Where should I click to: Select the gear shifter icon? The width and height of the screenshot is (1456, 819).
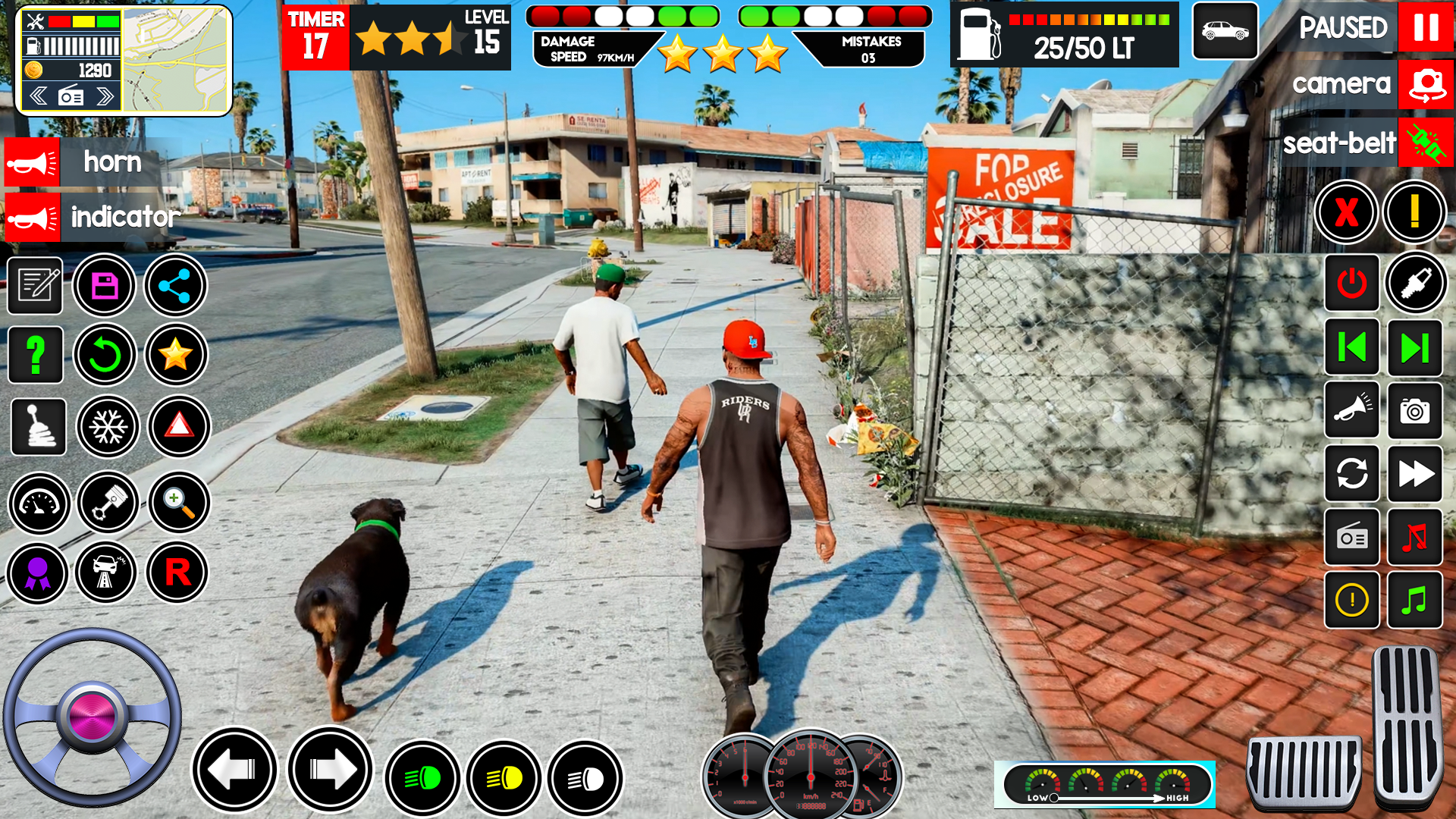tap(39, 427)
